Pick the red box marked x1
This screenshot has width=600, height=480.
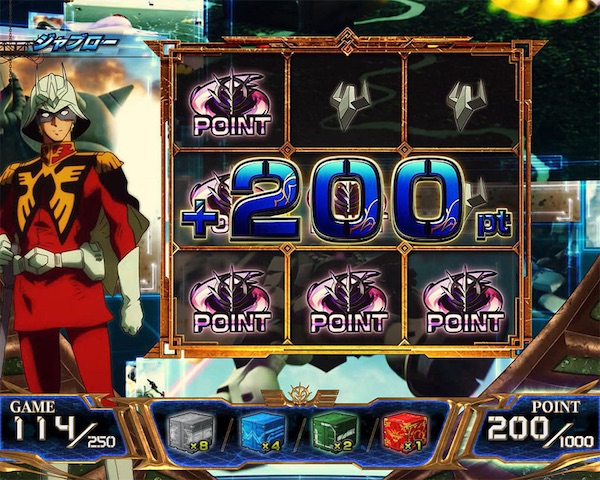tap(410, 429)
